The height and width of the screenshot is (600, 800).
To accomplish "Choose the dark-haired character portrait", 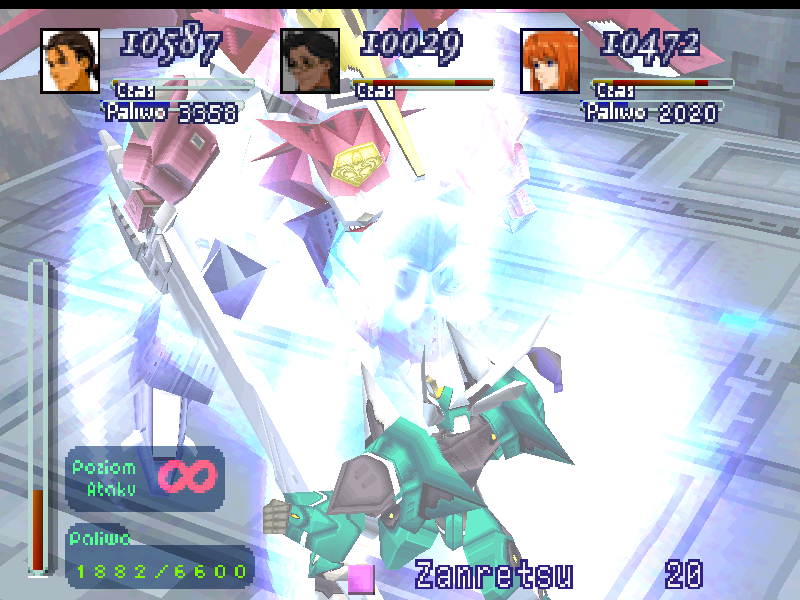I will [x=310, y=60].
